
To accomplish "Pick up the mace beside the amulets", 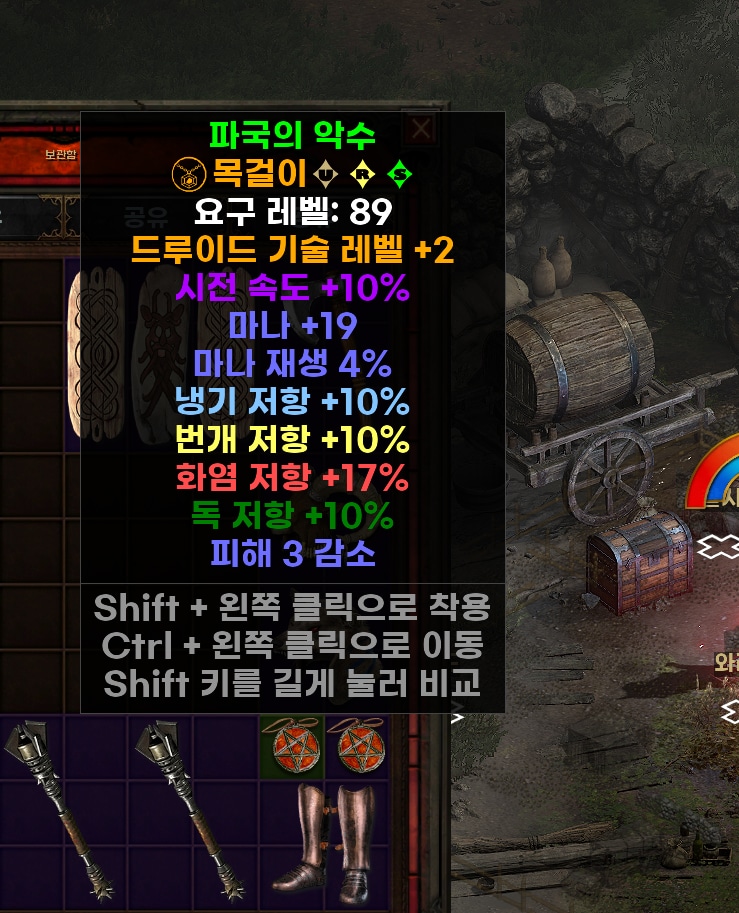I will coord(193,810).
